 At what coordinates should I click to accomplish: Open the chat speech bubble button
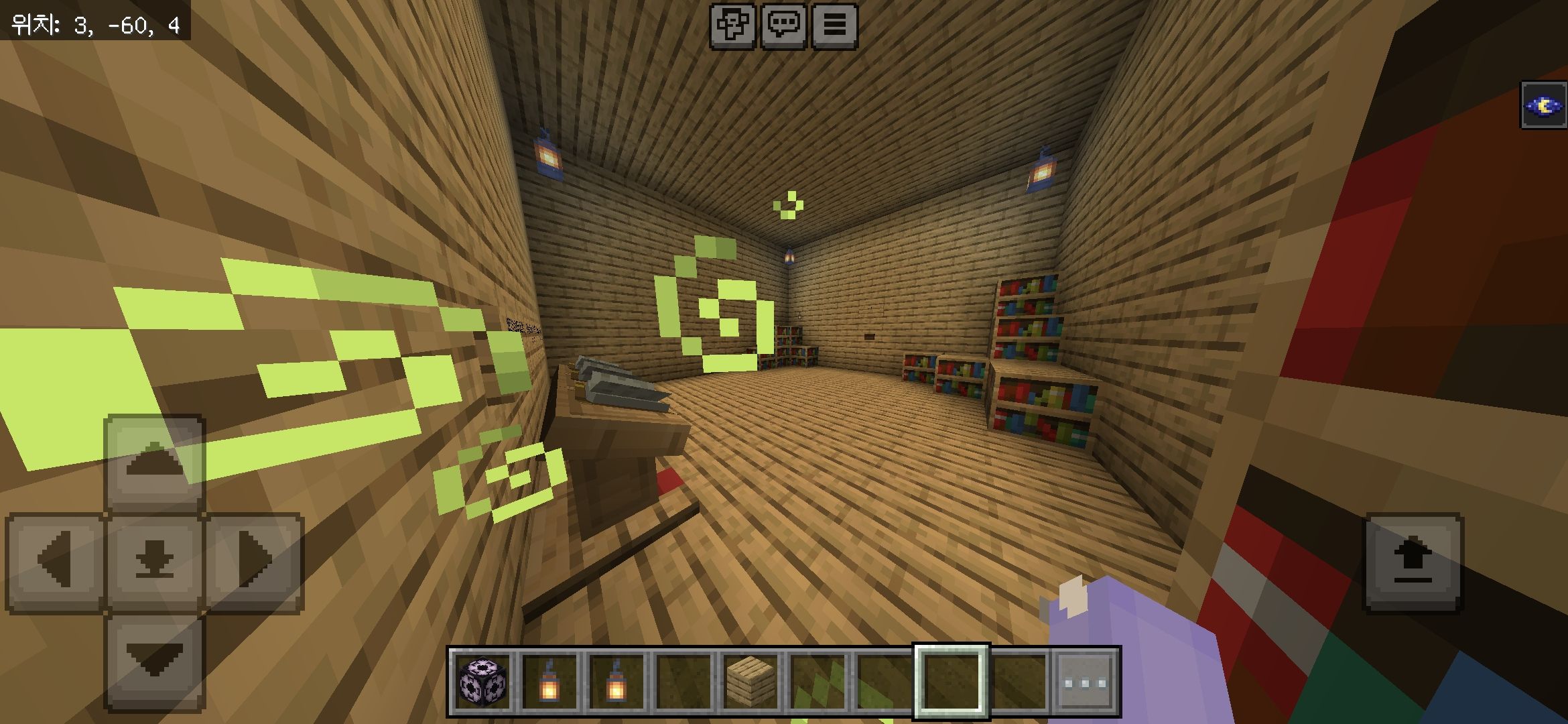[783, 26]
